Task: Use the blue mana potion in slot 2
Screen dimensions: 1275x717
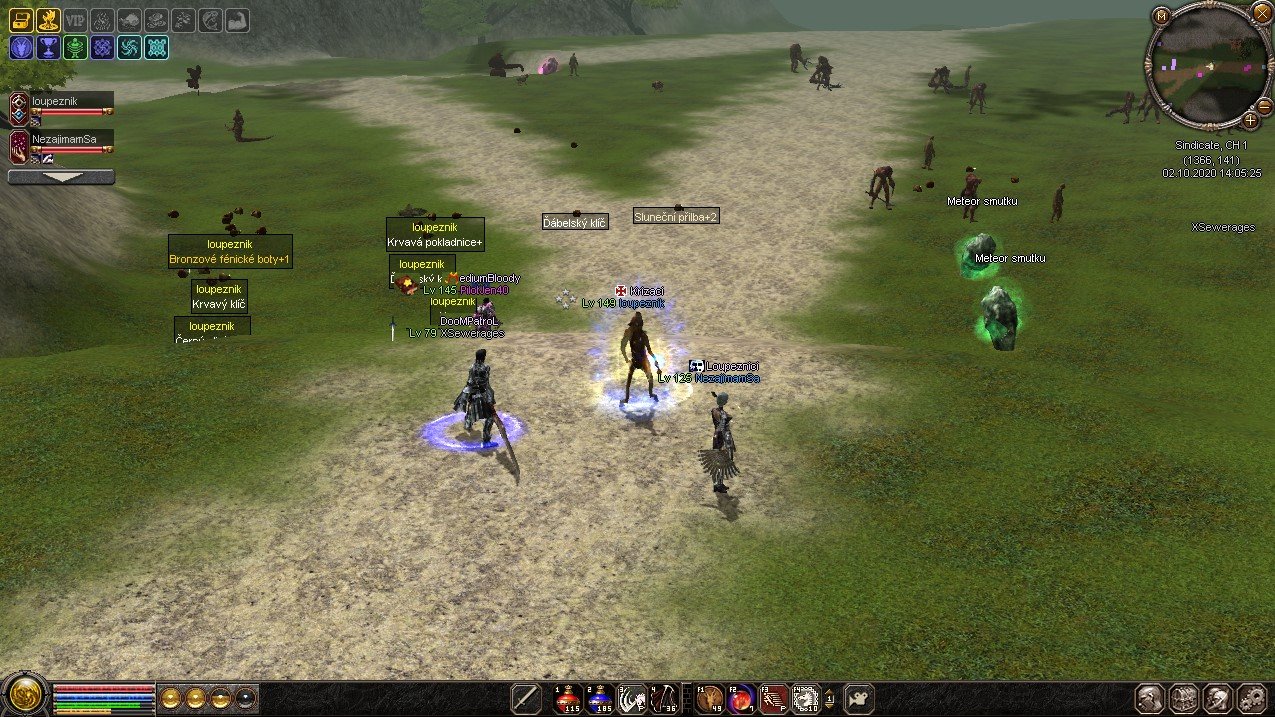Action: click(599, 698)
